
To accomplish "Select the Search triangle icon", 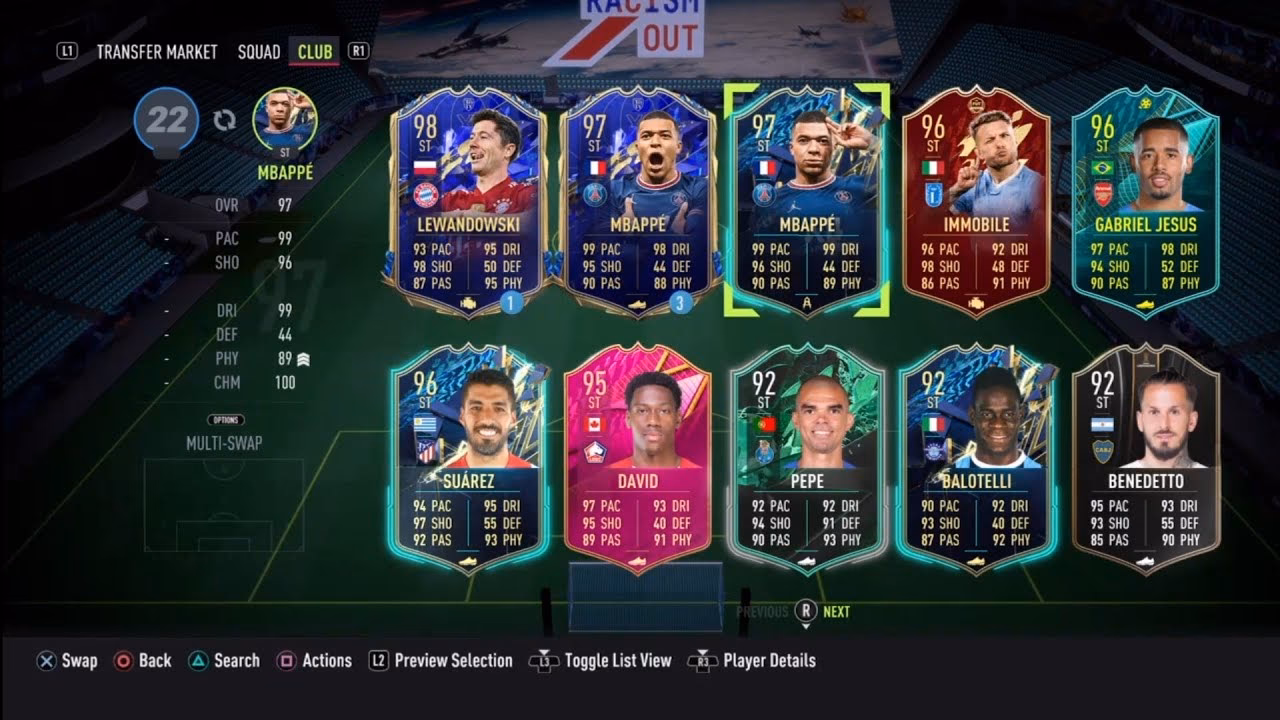I will pos(199,661).
